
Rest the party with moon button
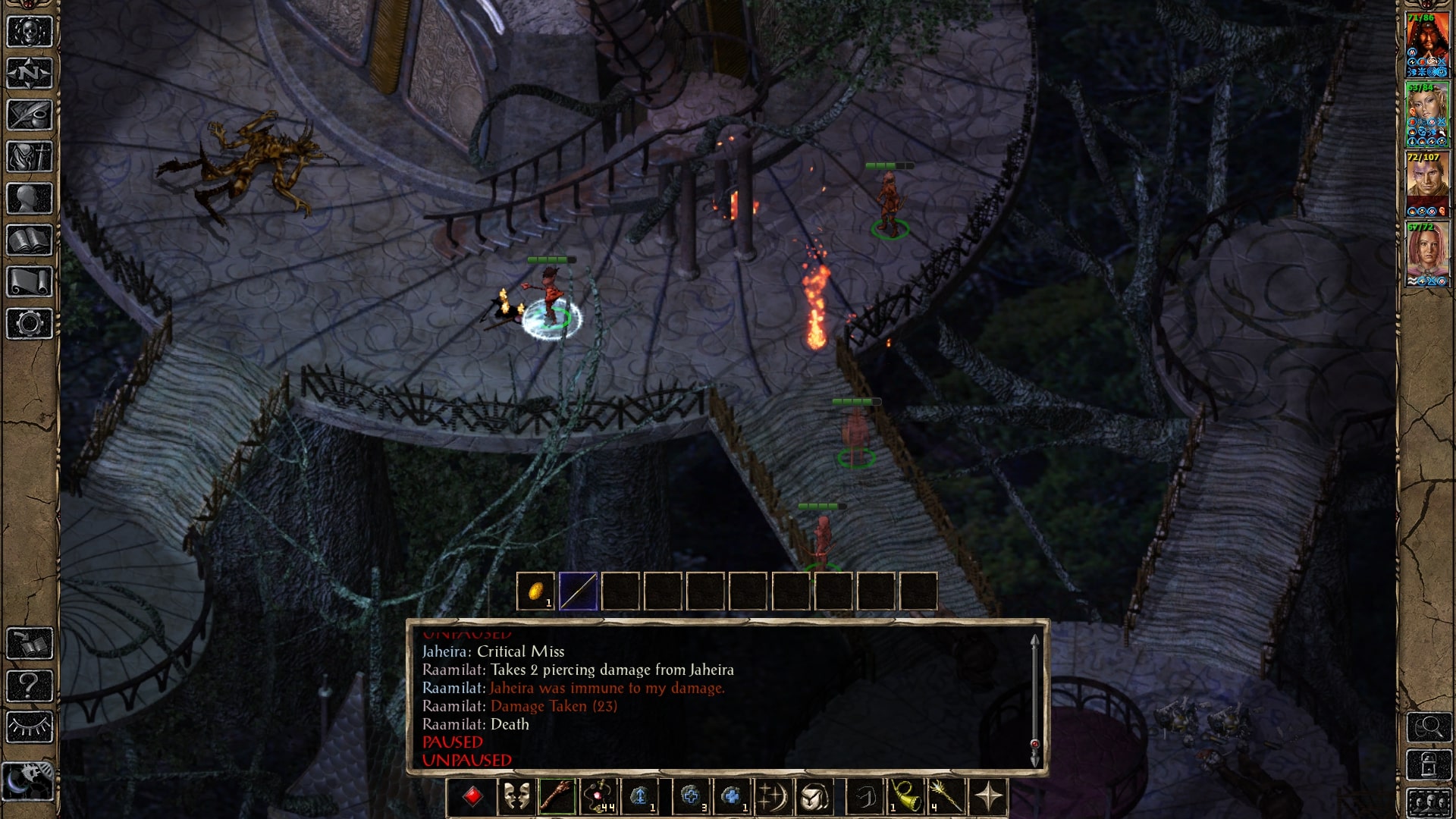(30, 781)
